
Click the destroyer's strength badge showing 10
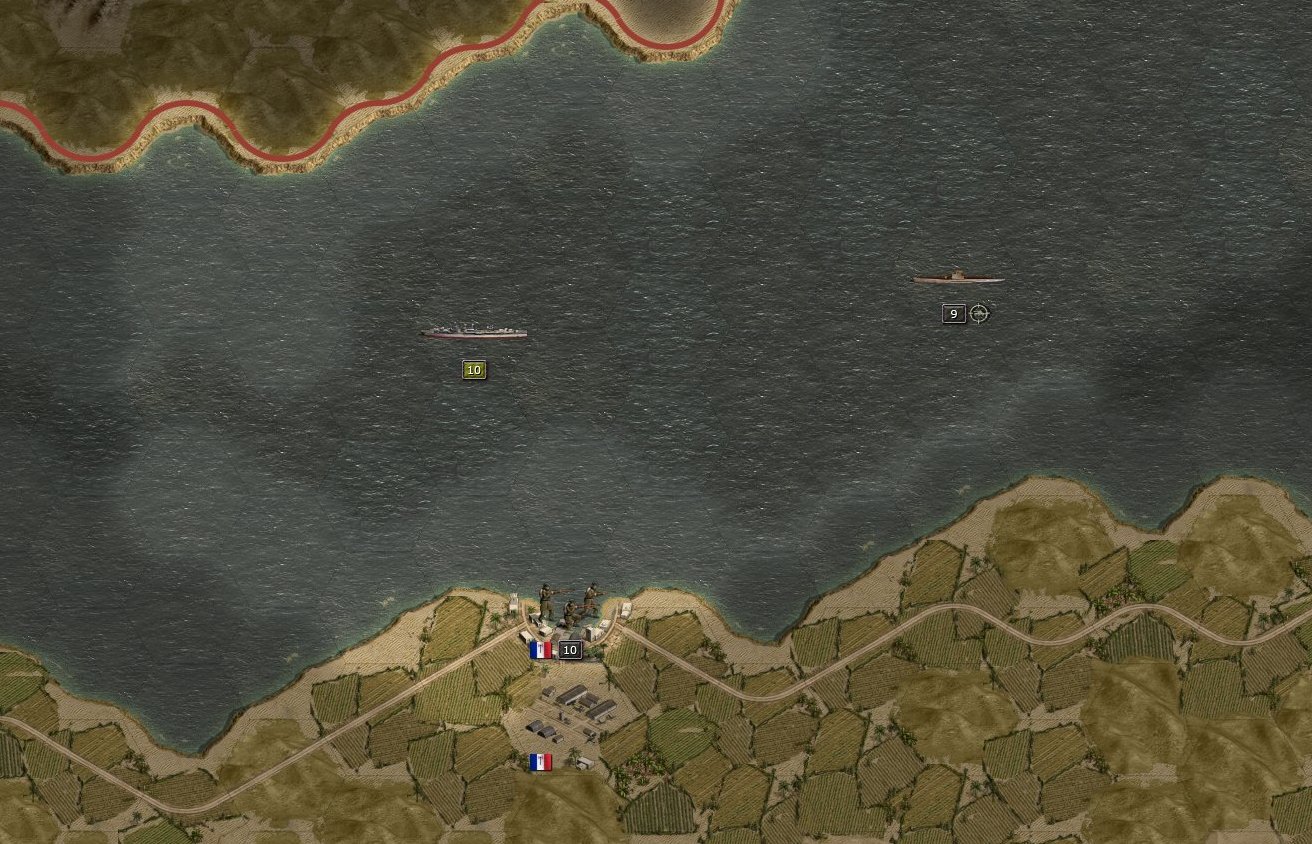(472, 369)
